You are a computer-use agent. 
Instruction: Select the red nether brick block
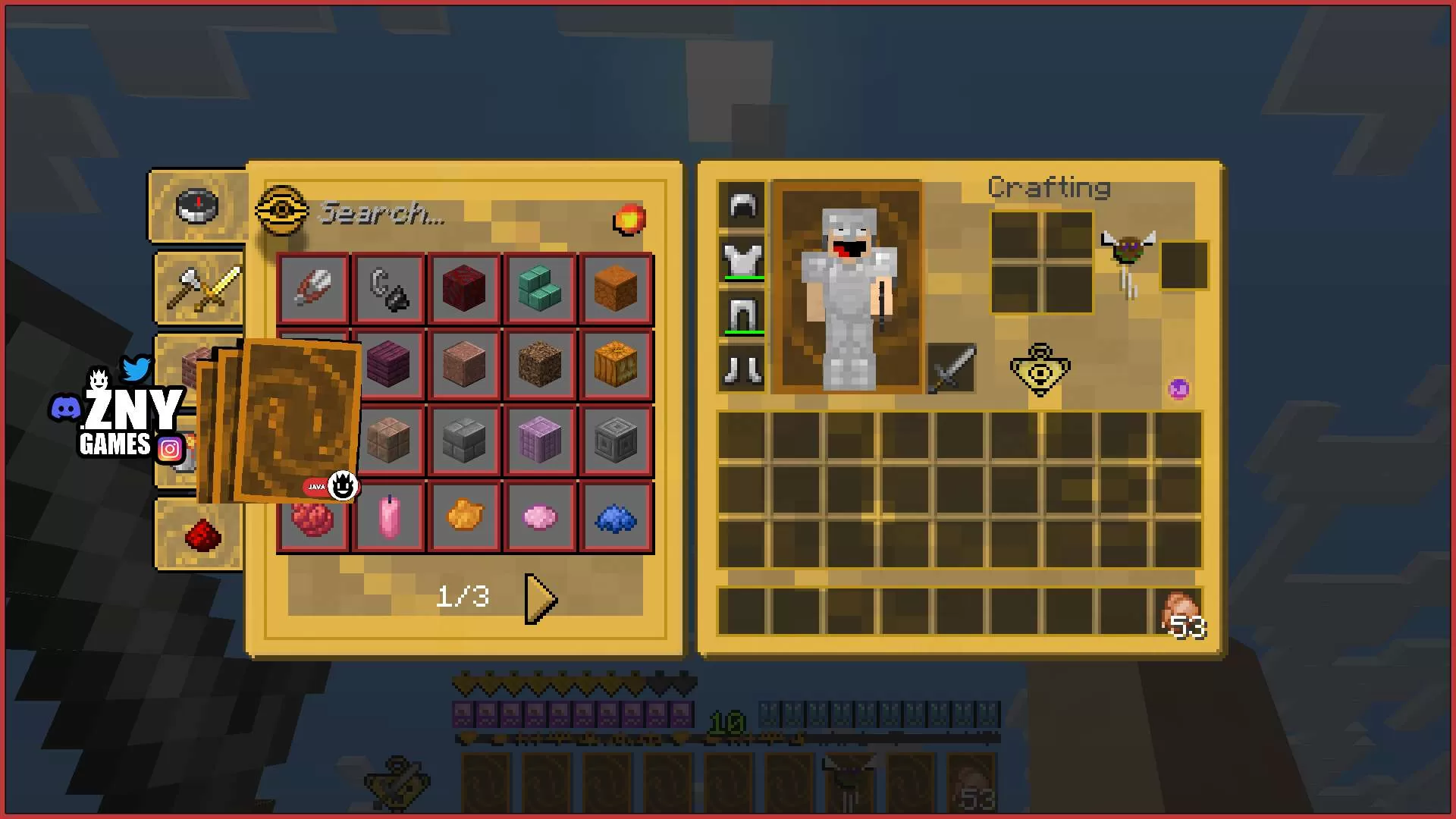464,289
